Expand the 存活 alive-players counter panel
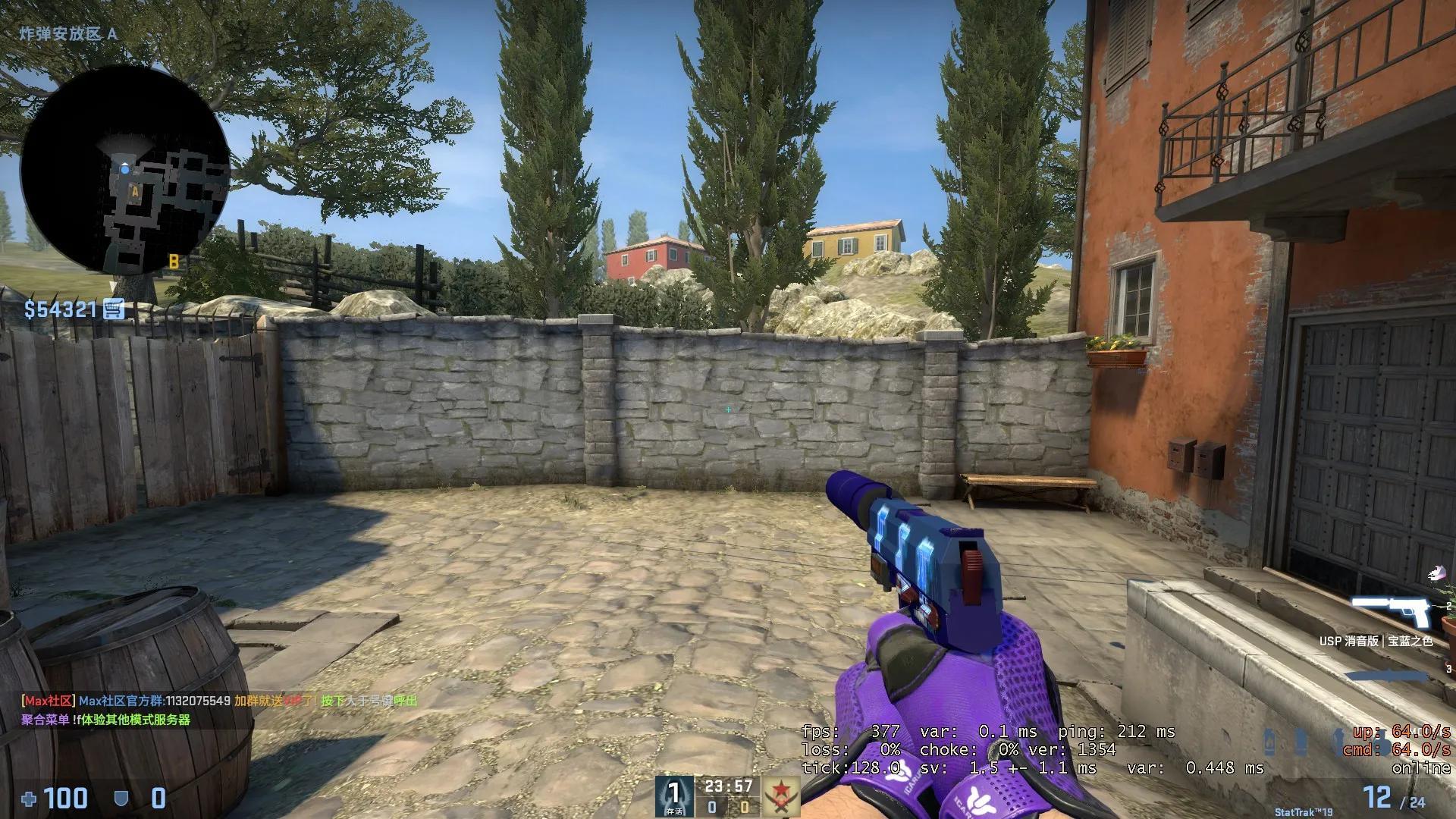This screenshot has width=1456, height=819. (x=673, y=795)
